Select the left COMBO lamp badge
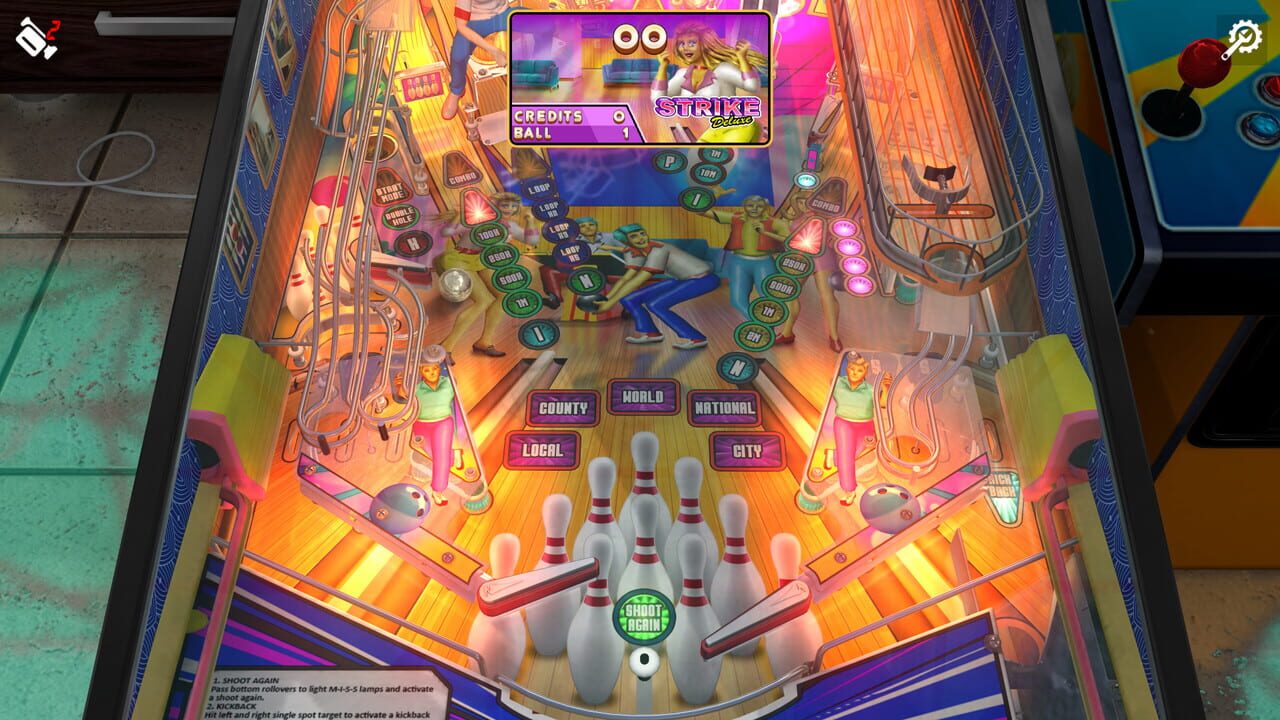This screenshot has height=720, width=1280. 463,177
